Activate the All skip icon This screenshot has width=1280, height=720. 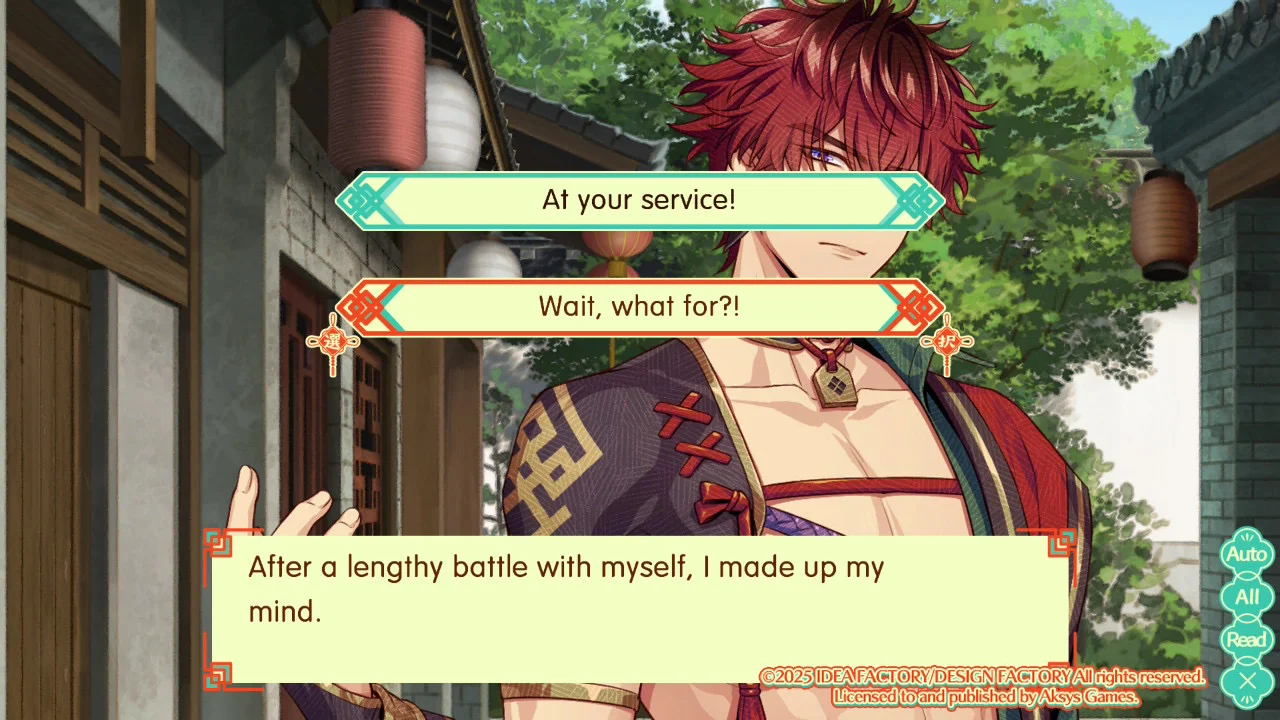click(1246, 596)
